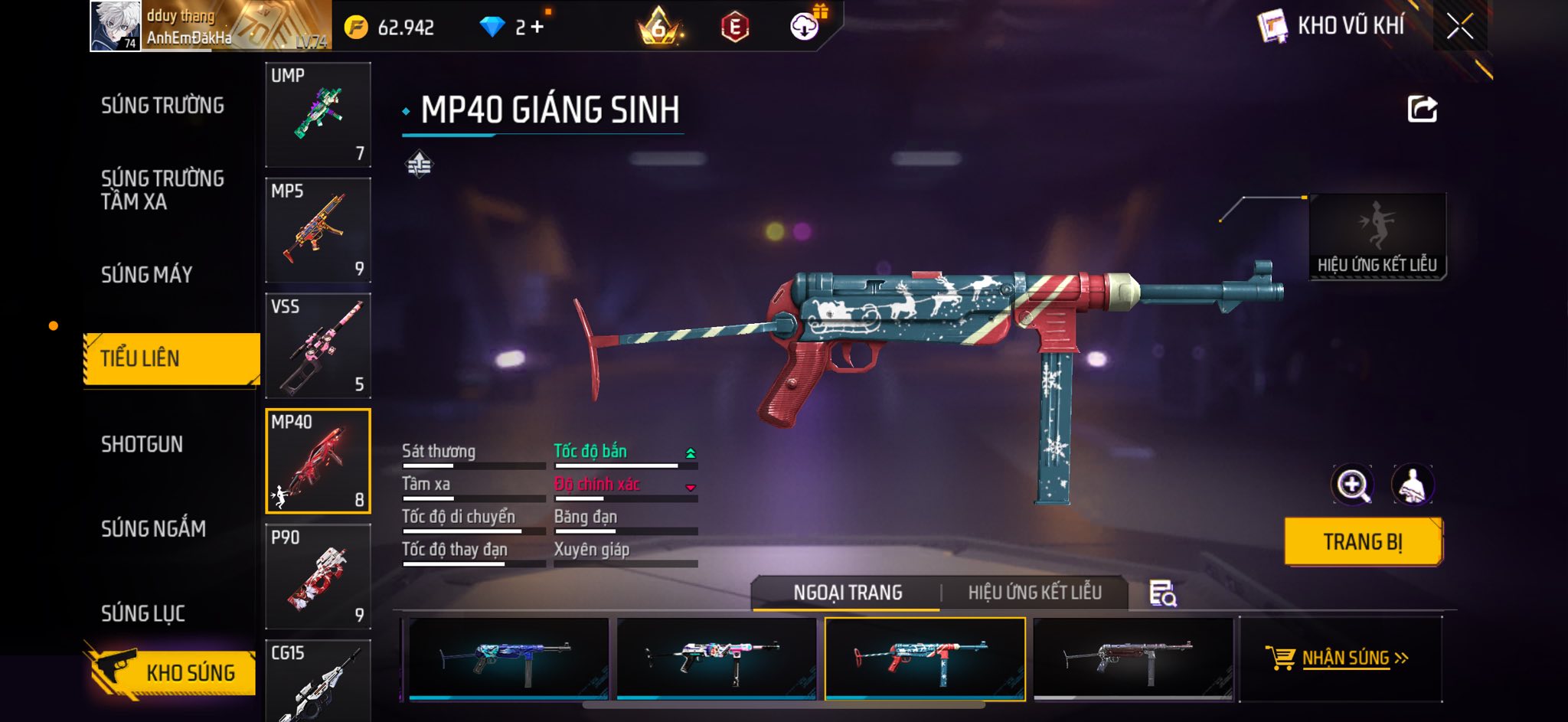Select the Shotgun category
Viewport: 1568px width, 722px height.
142,444
